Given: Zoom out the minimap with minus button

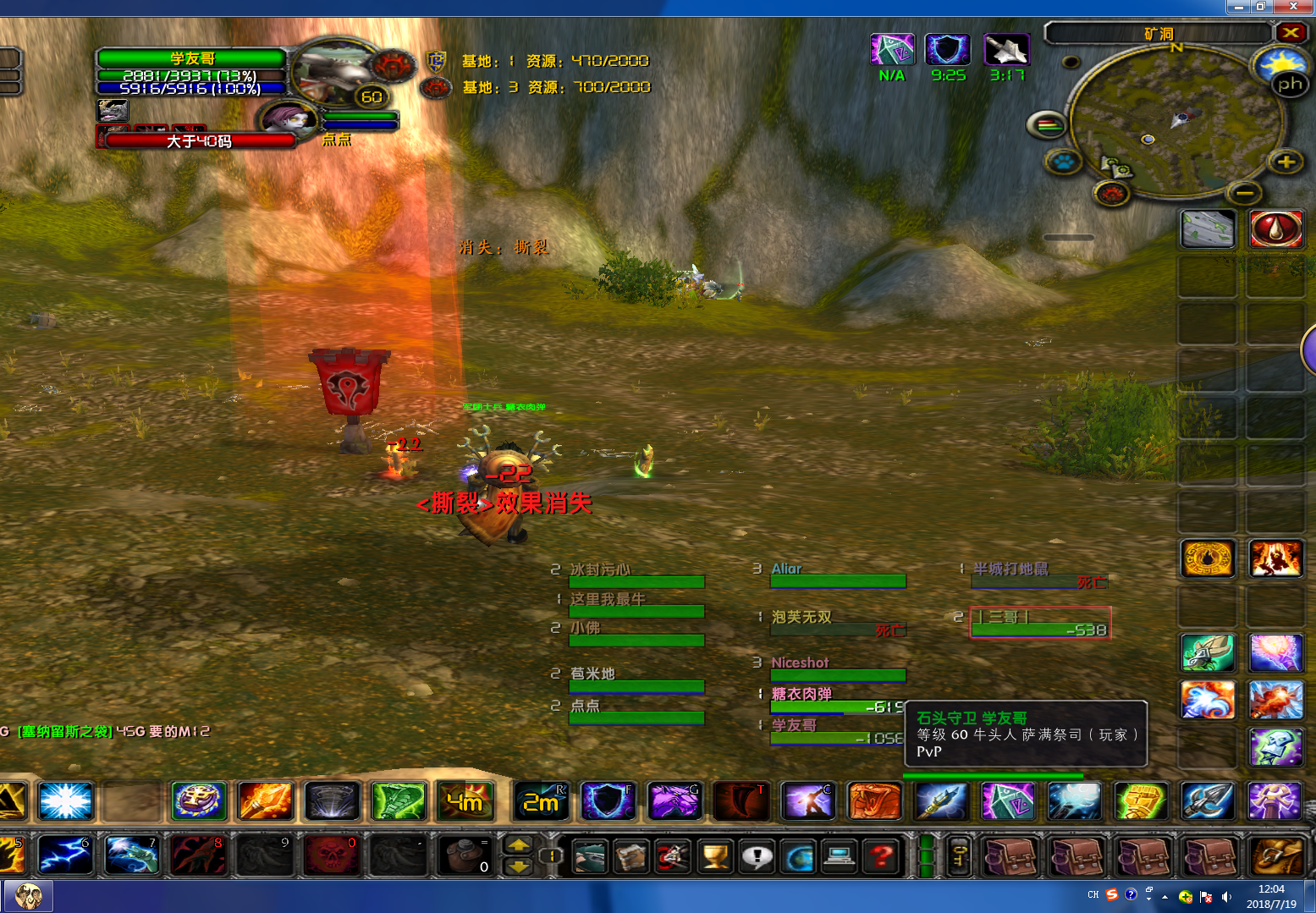Looking at the screenshot, I should pos(1243,194).
